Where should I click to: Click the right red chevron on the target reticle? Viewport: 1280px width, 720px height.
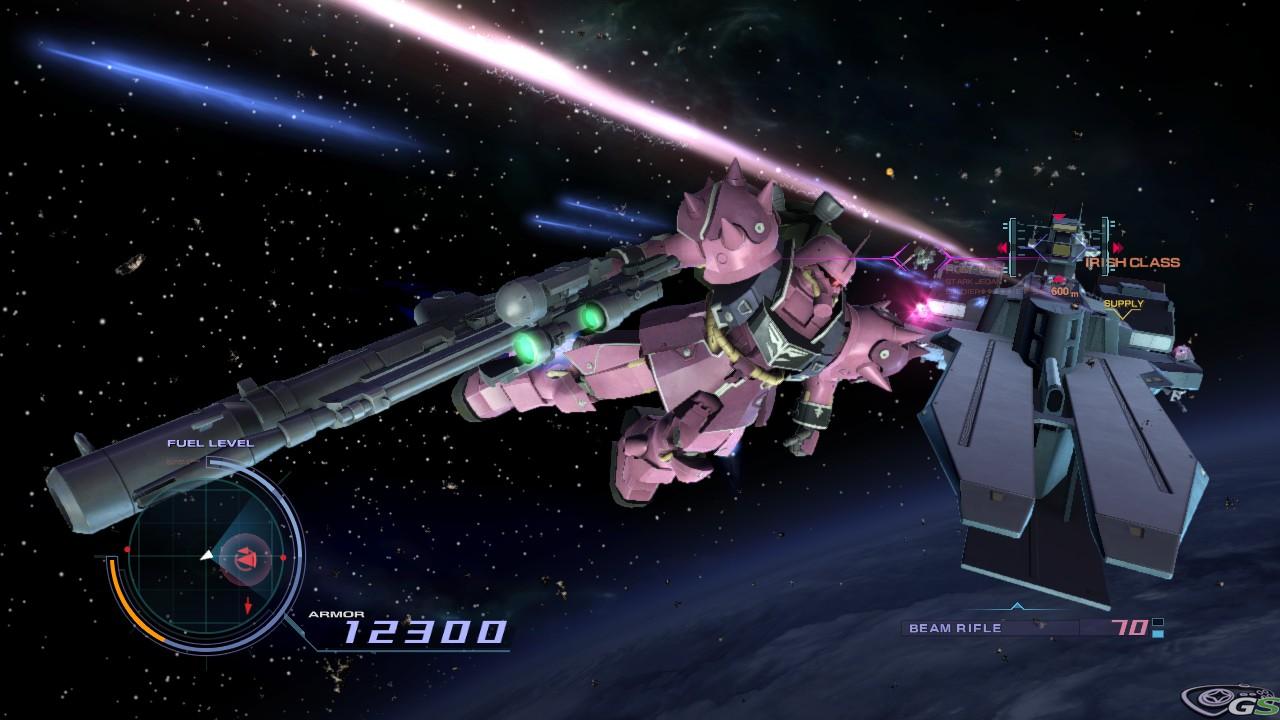(x=1117, y=246)
